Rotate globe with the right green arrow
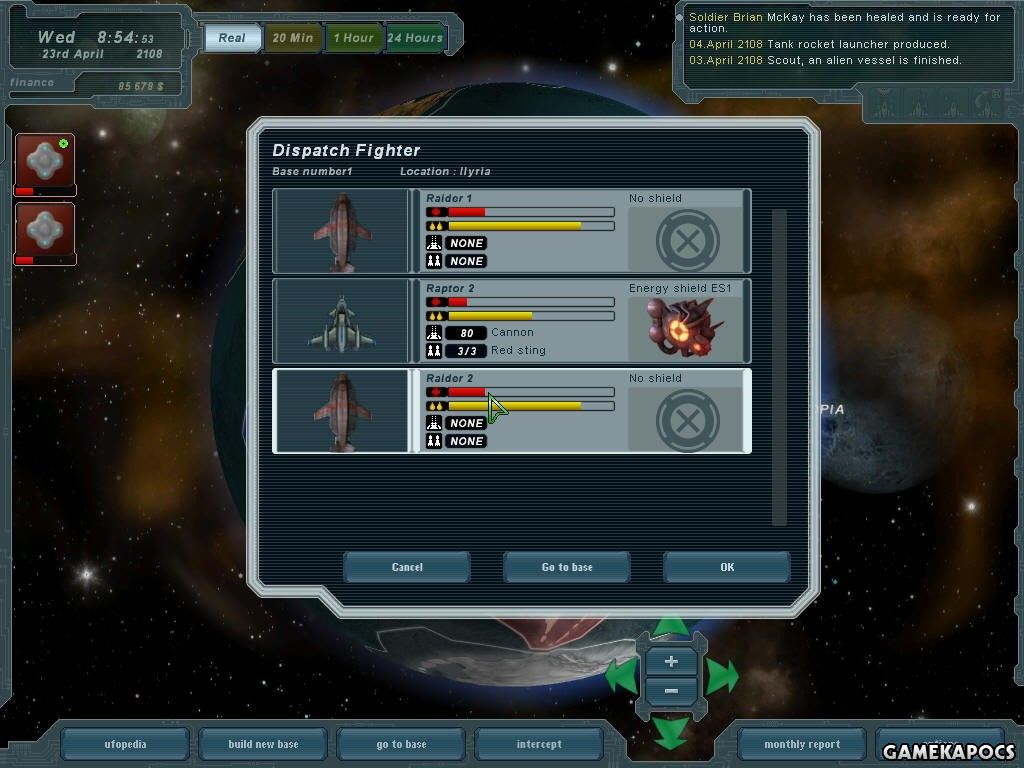The height and width of the screenshot is (768, 1024). pyautogui.click(x=723, y=677)
